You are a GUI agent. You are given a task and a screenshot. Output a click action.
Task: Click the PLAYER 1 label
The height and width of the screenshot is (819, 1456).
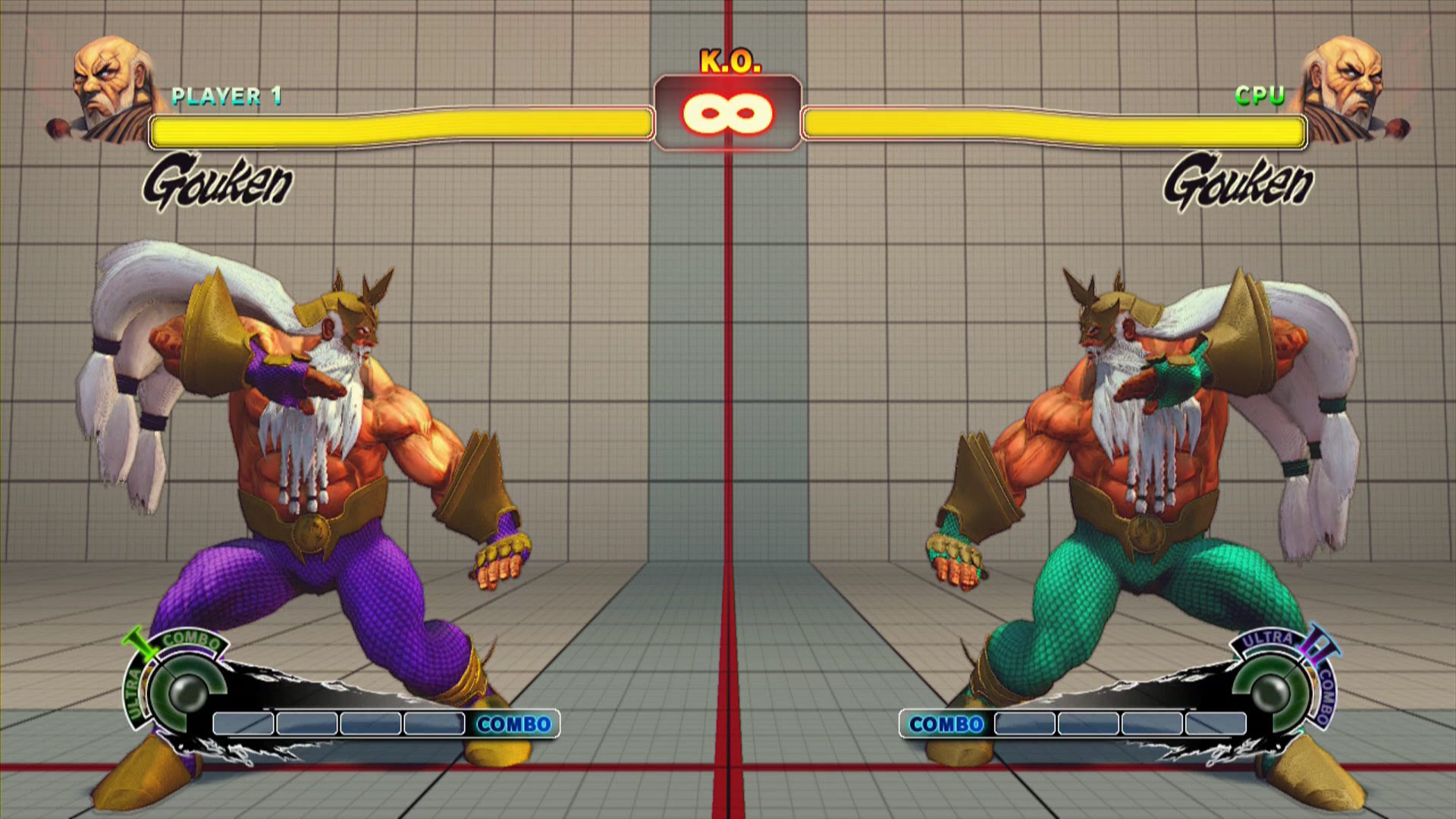[227, 96]
